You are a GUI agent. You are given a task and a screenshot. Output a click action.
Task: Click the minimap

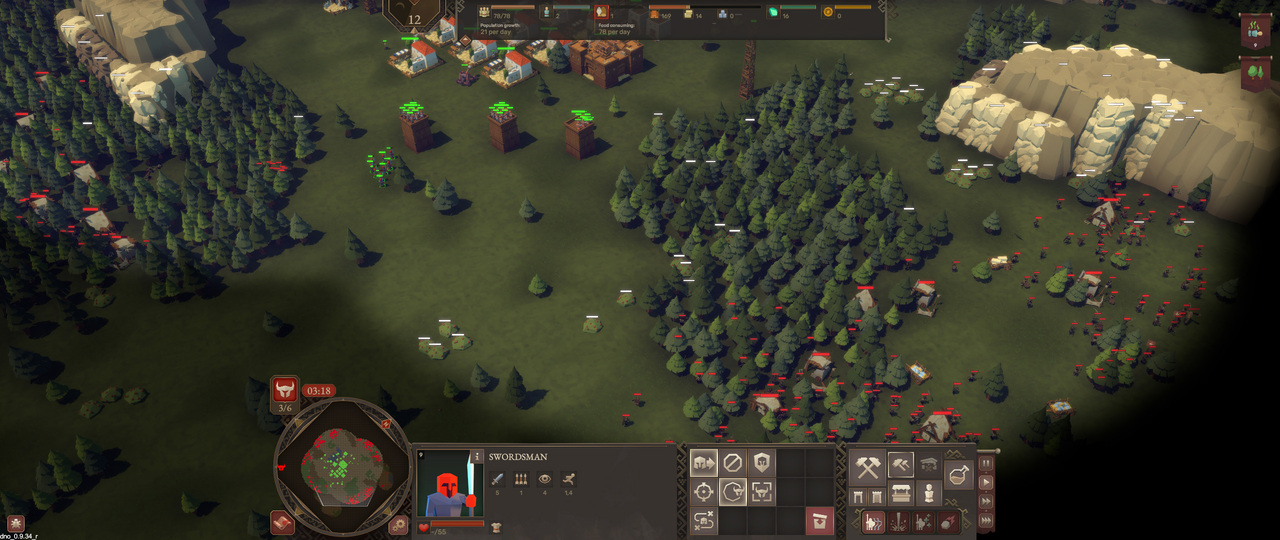[x=343, y=466]
